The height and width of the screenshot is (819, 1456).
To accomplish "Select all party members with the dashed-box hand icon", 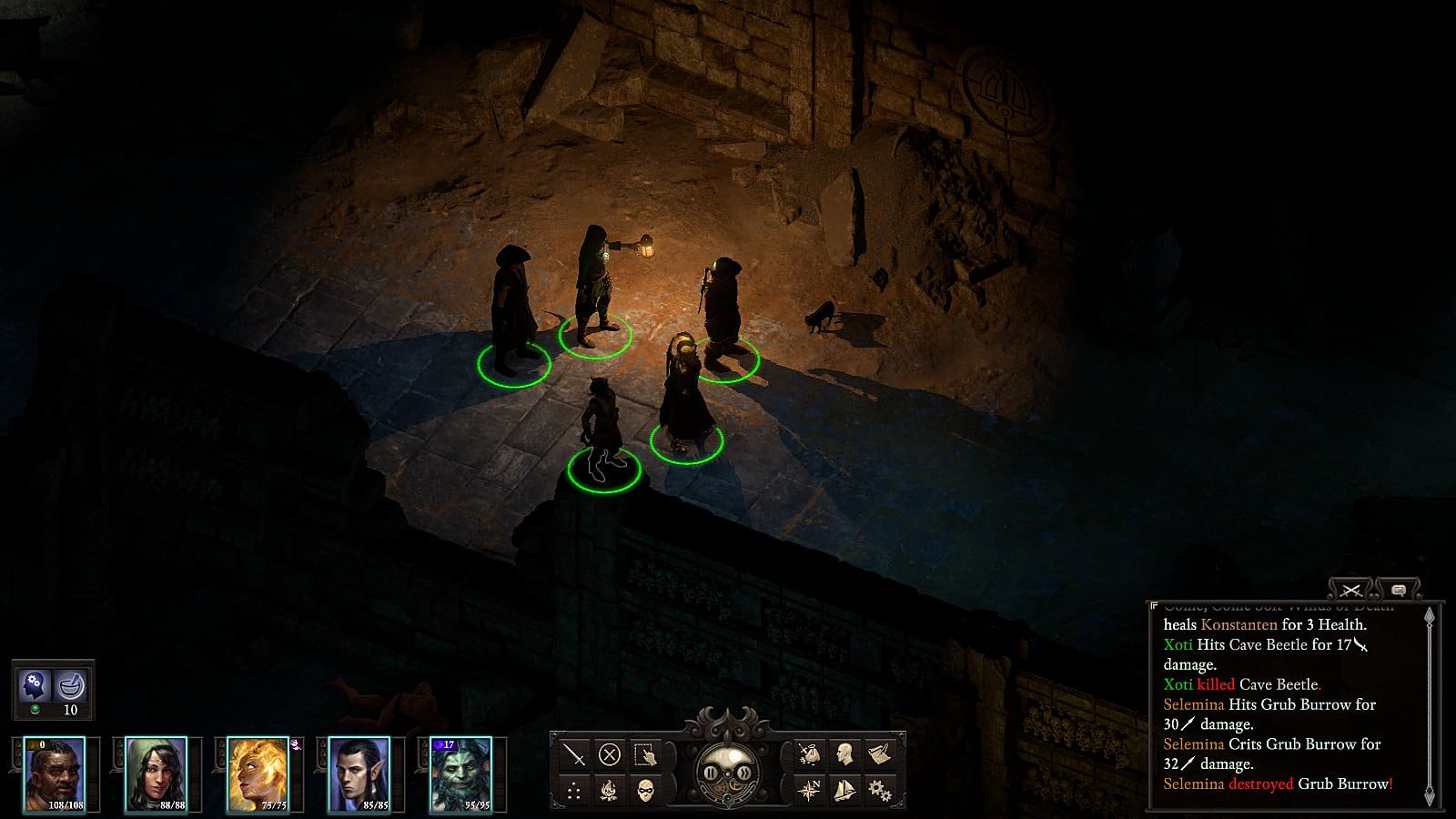I will 645,754.
